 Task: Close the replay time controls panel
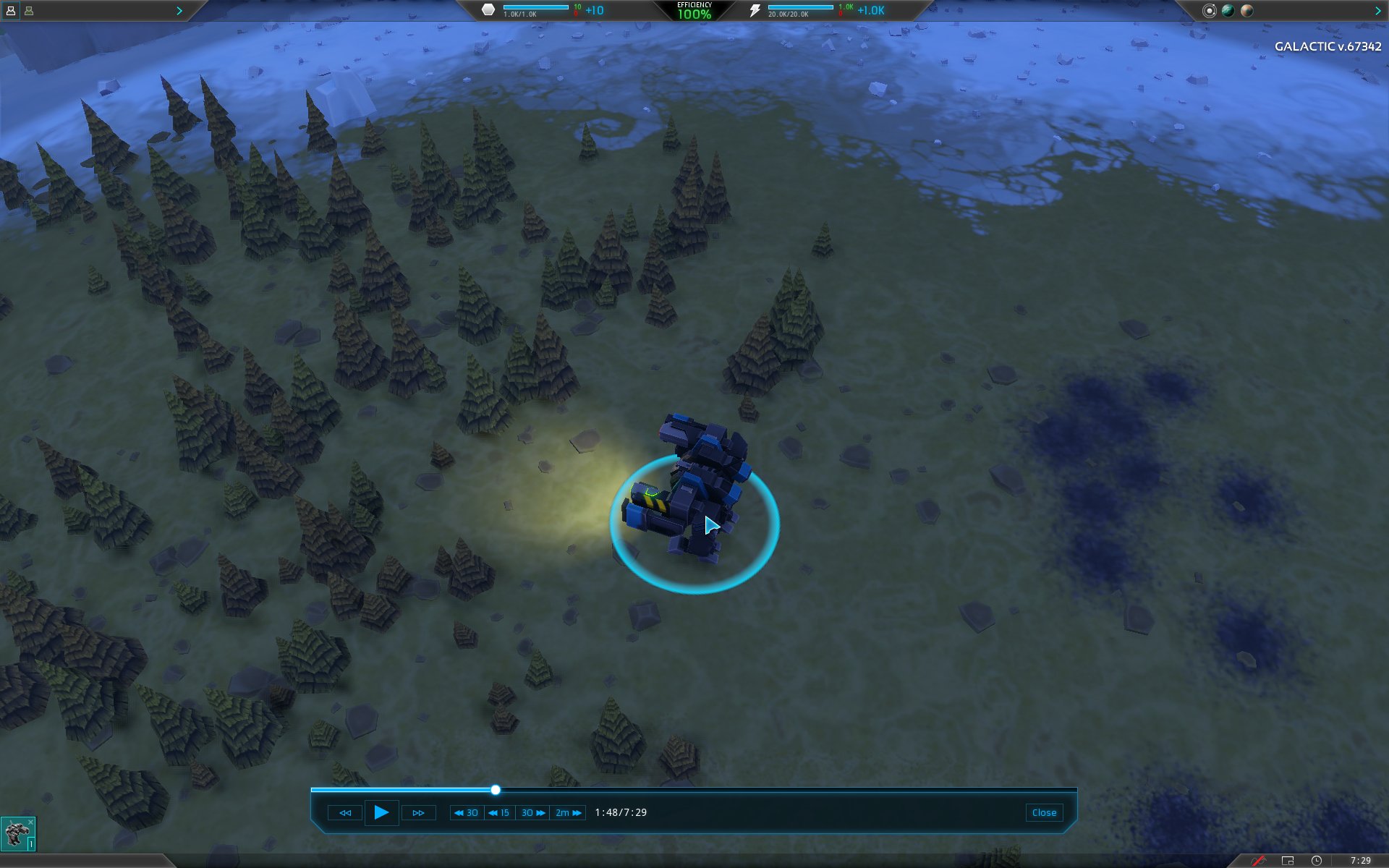[x=1043, y=813]
